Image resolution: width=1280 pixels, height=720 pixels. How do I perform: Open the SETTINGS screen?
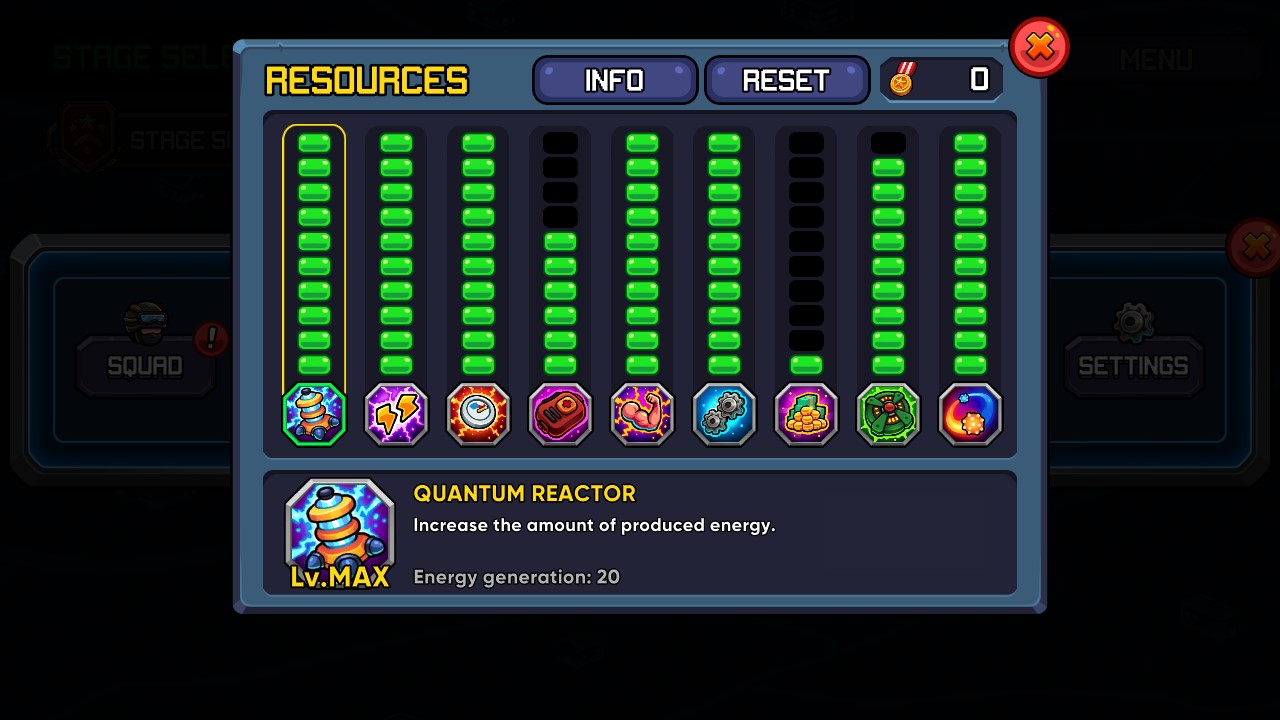coord(1133,366)
